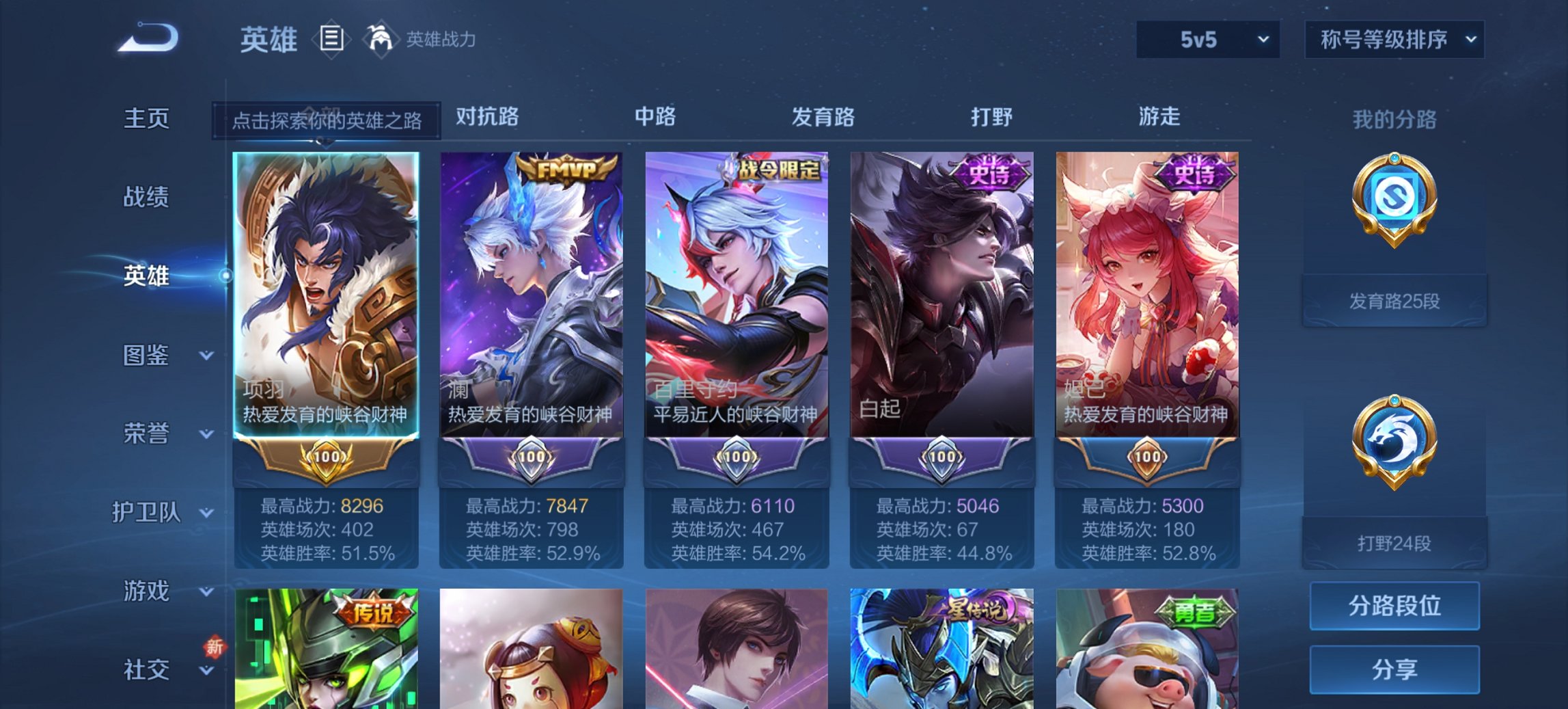The image size is (1568, 709).
Task: Click the 英雄战力 helmet icon
Action: coord(381,40)
